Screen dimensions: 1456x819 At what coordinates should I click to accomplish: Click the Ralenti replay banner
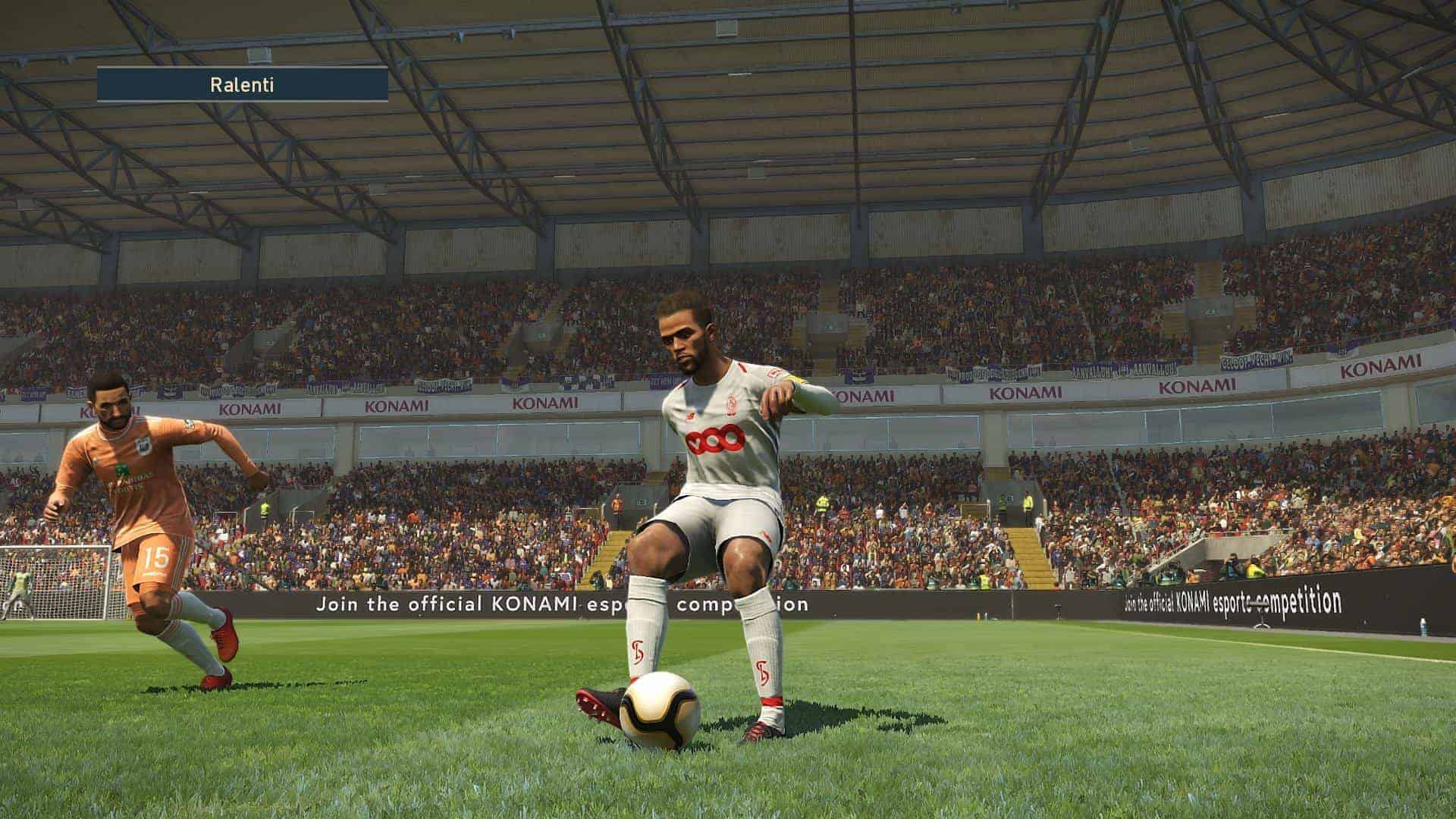(x=242, y=85)
